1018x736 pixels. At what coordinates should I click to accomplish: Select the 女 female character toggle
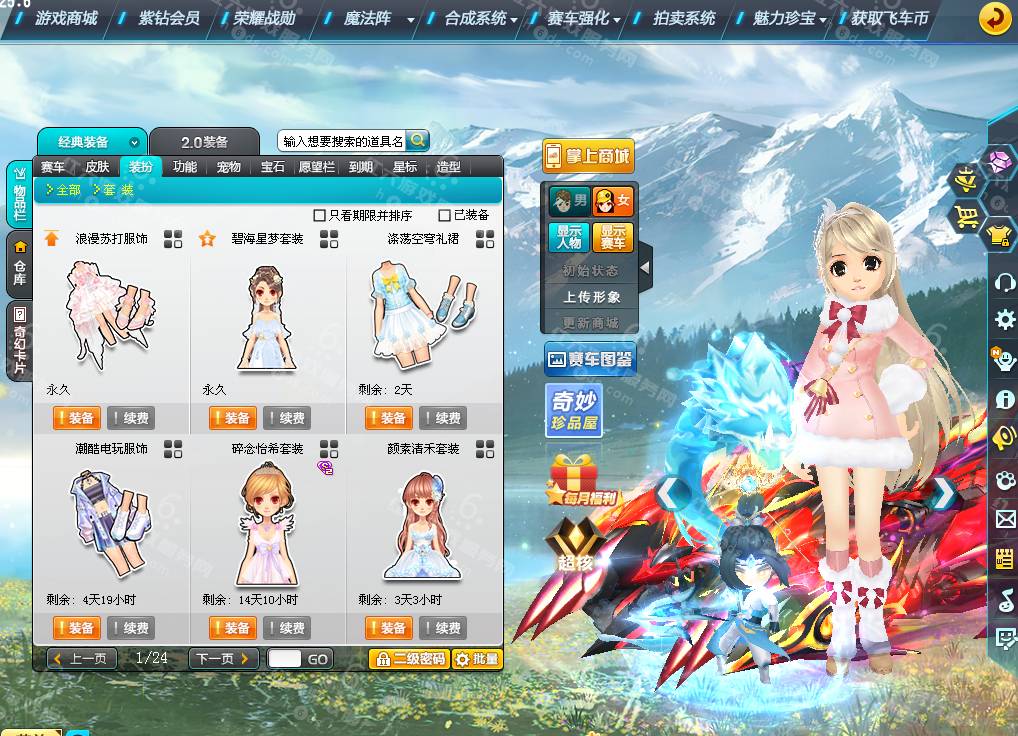point(612,202)
